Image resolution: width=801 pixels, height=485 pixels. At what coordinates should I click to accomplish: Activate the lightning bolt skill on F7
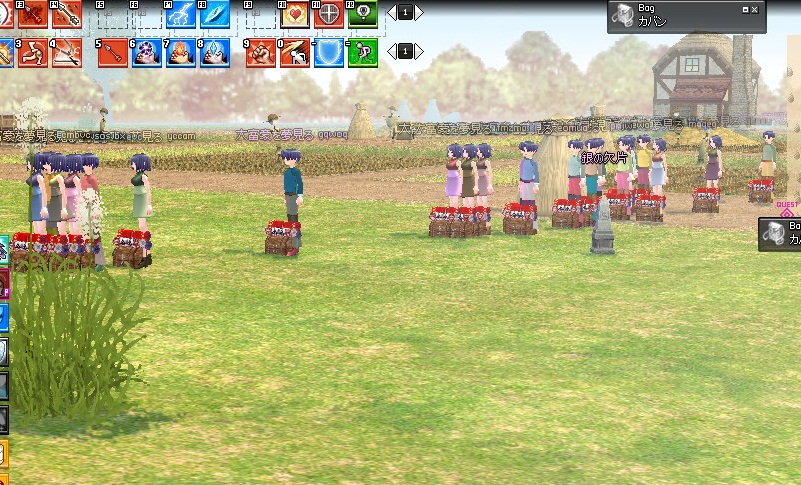[180, 14]
